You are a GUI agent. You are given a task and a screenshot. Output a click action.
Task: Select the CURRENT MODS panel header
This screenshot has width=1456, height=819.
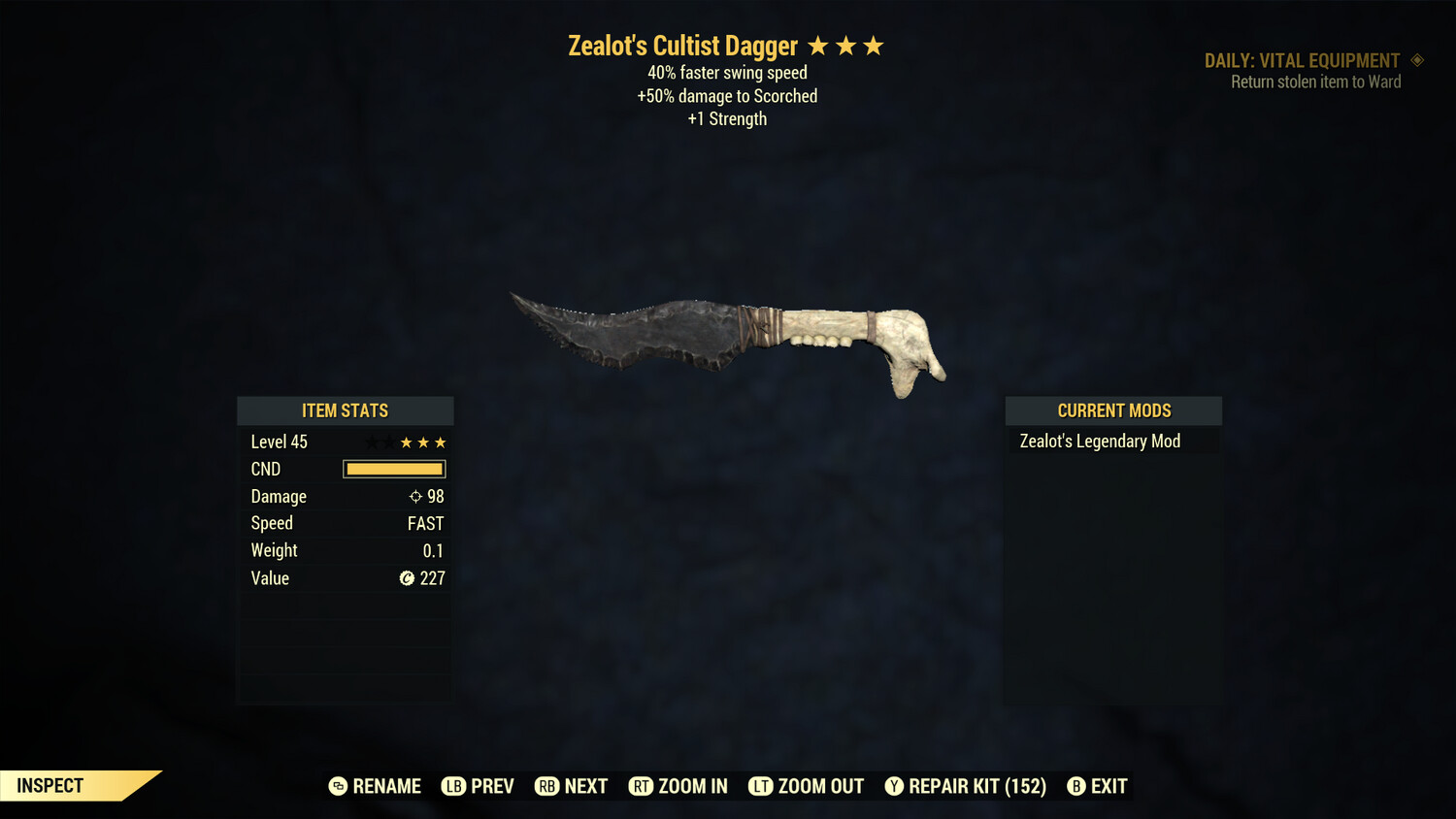(x=1113, y=410)
